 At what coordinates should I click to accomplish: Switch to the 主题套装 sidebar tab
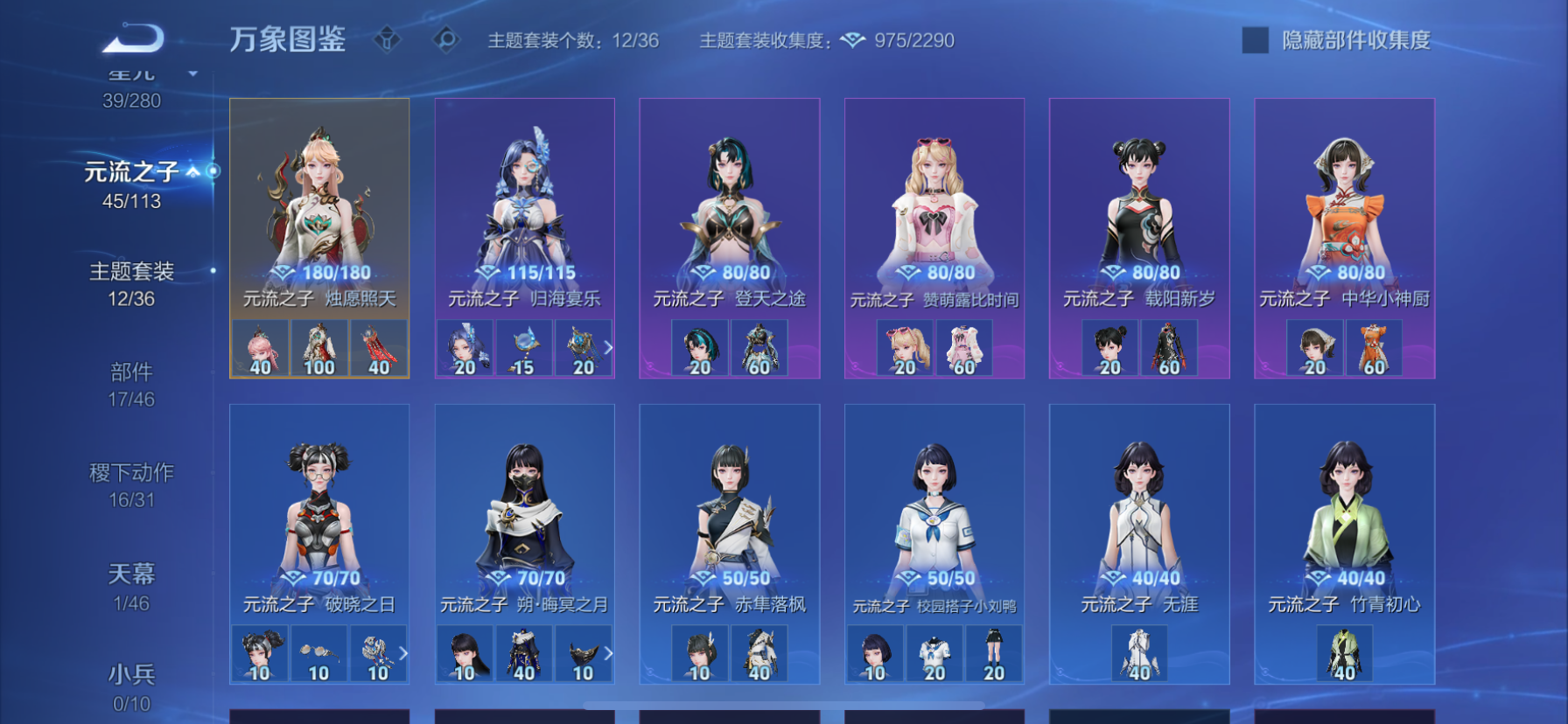pos(131,272)
